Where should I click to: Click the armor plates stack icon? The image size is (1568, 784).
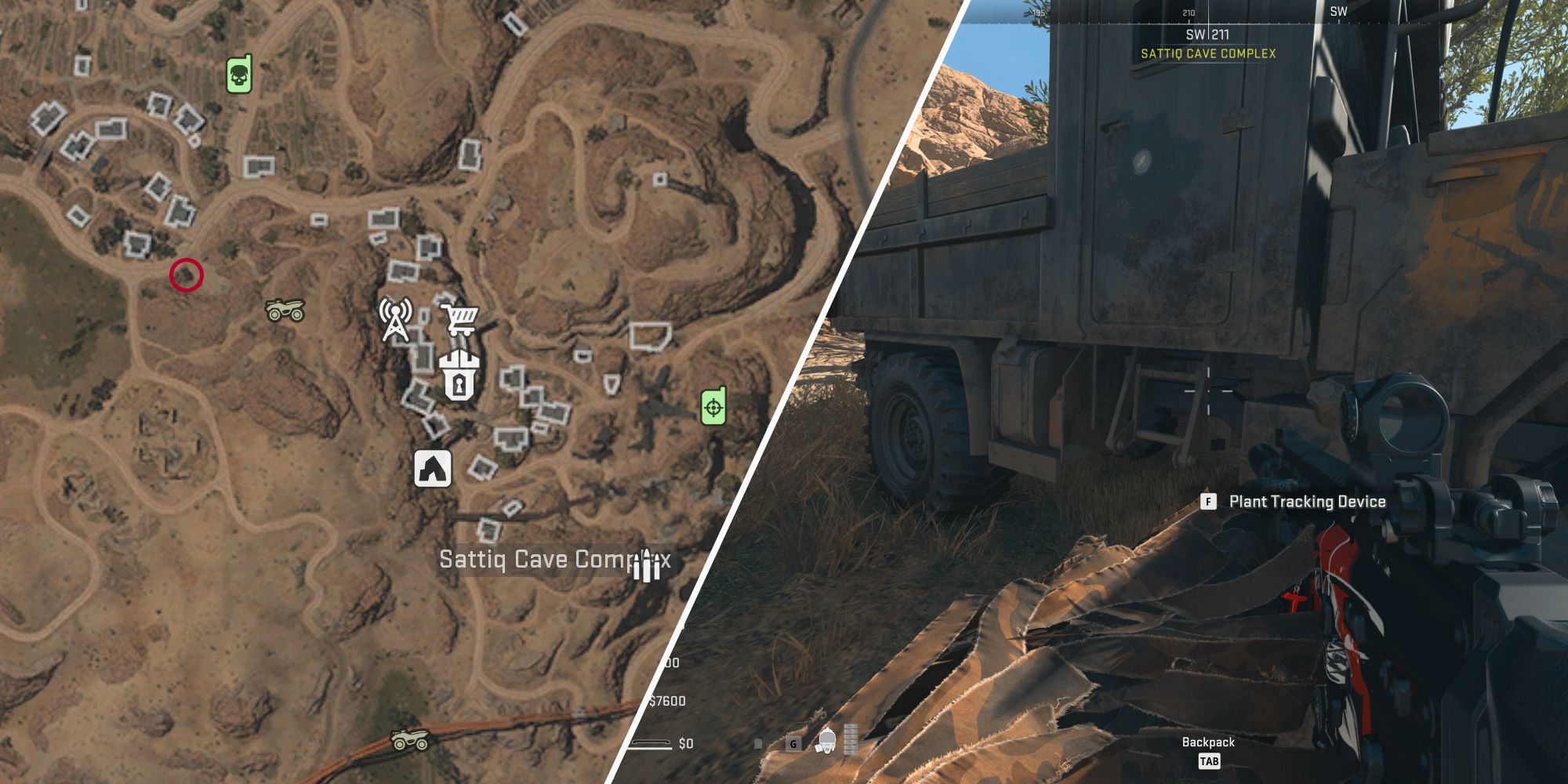[851, 739]
